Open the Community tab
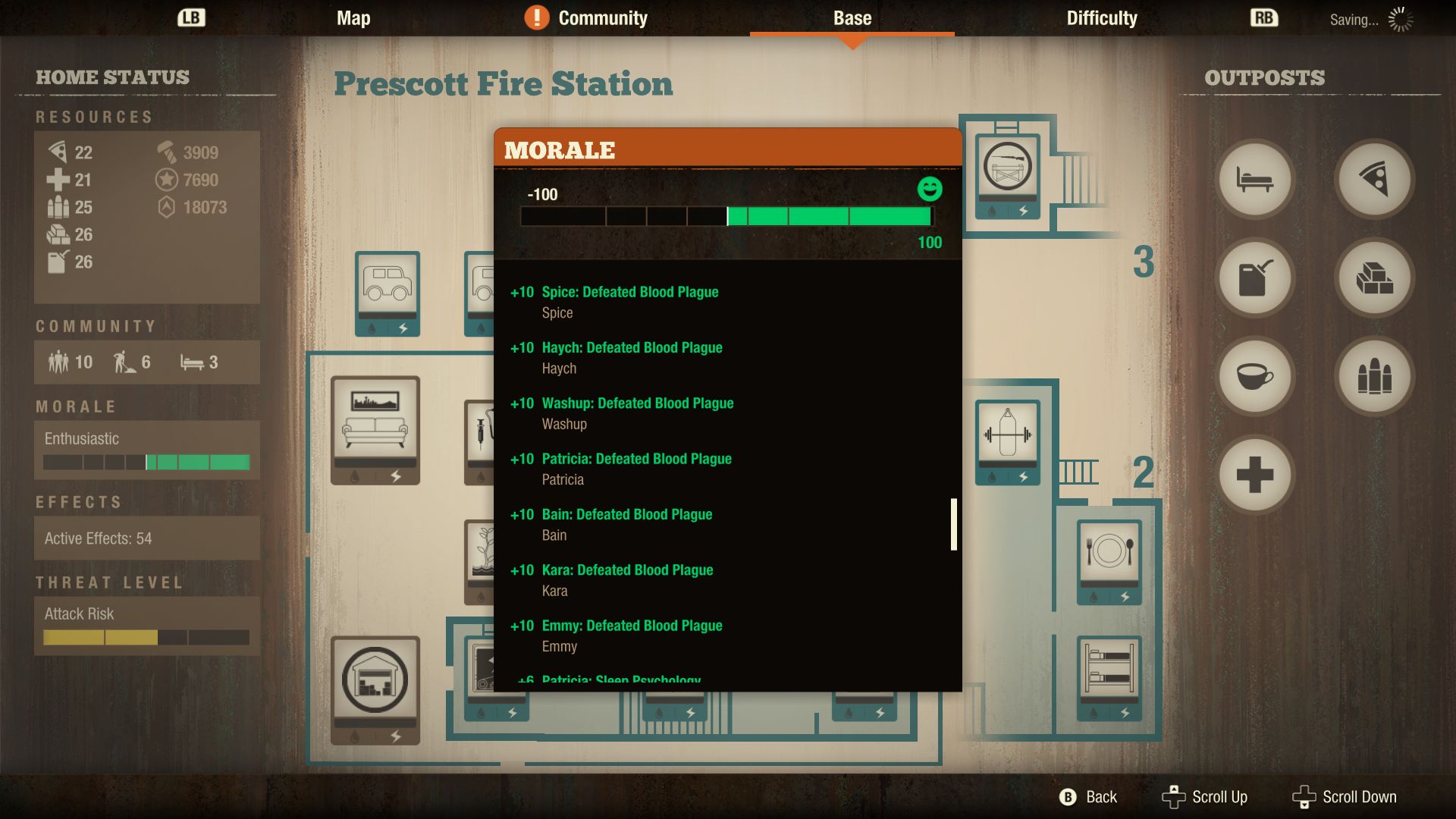Viewport: 1456px width, 819px height. 601,18
